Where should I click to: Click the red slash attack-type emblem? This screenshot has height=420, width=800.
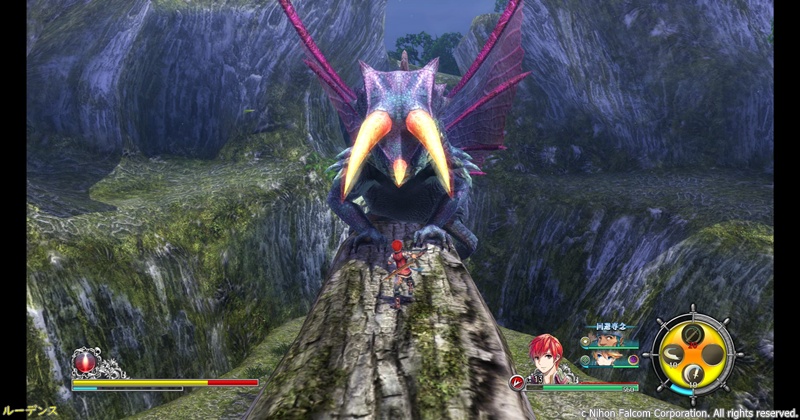(x=518, y=381)
